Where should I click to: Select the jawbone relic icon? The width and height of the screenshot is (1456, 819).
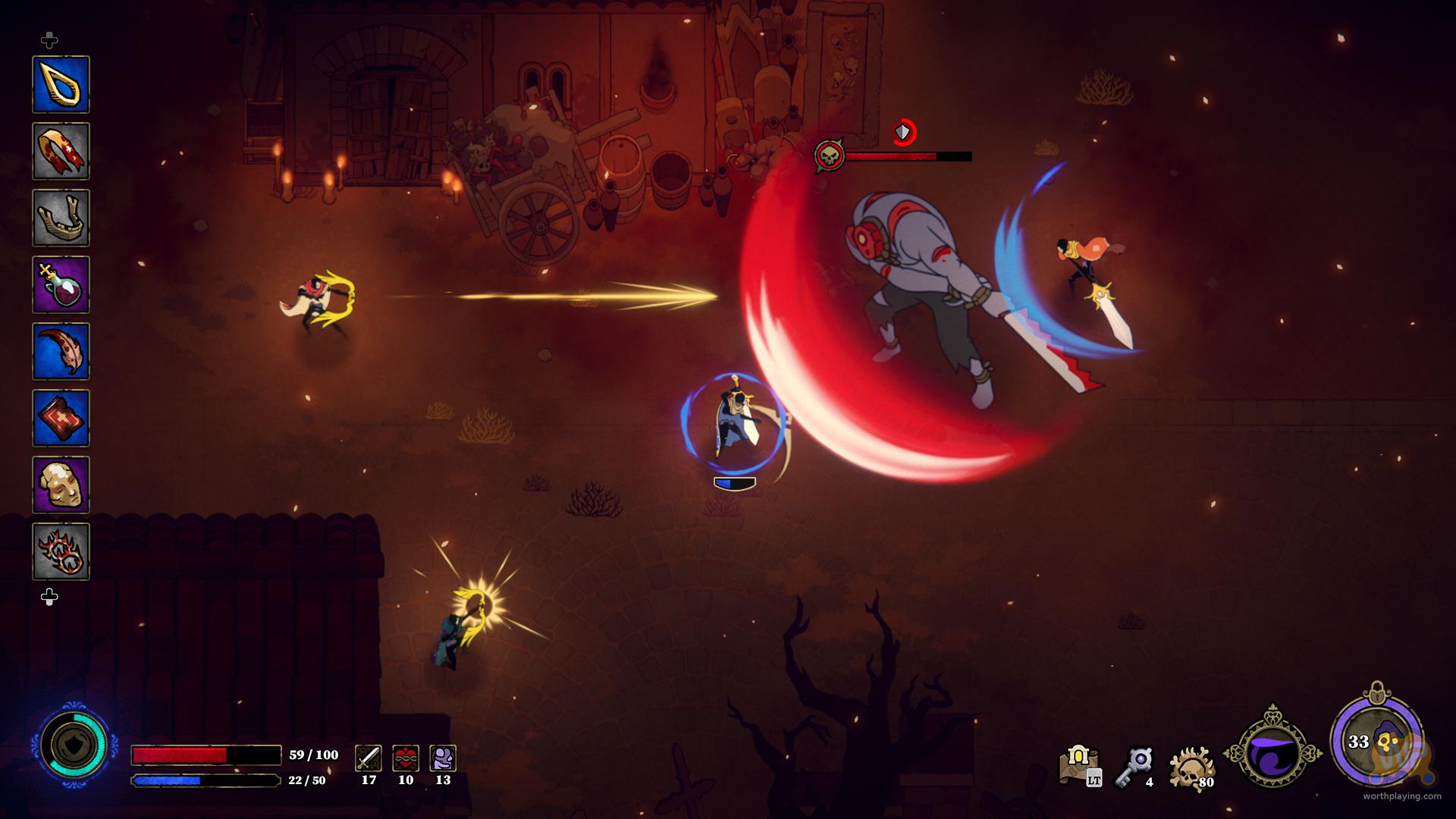coord(61,218)
